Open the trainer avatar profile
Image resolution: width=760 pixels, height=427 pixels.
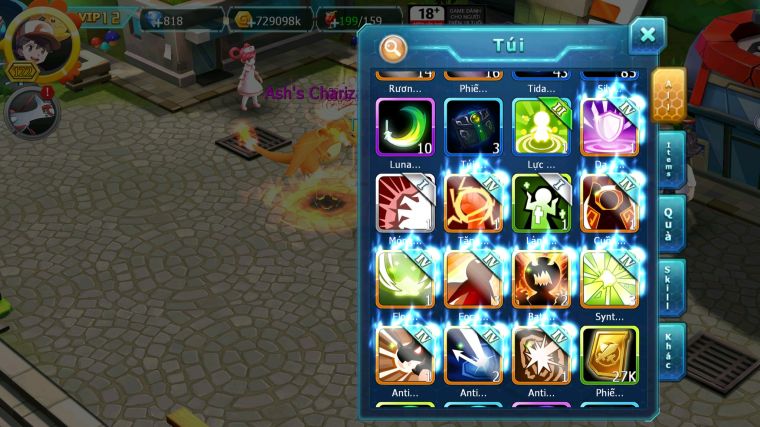(x=38, y=40)
